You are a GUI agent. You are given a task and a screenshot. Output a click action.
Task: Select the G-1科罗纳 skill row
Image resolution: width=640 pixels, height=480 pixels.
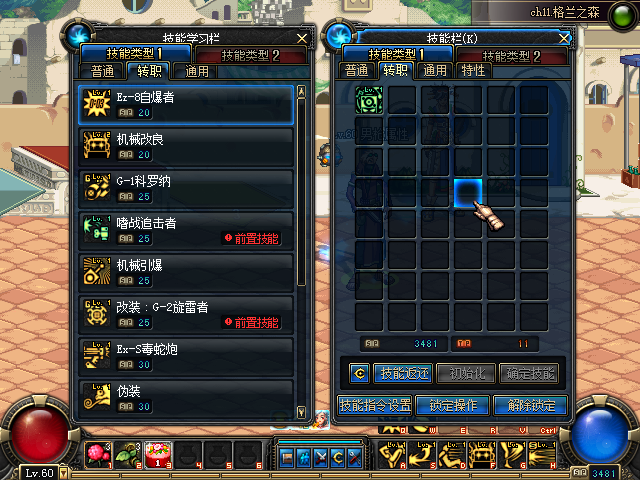tap(186, 189)
